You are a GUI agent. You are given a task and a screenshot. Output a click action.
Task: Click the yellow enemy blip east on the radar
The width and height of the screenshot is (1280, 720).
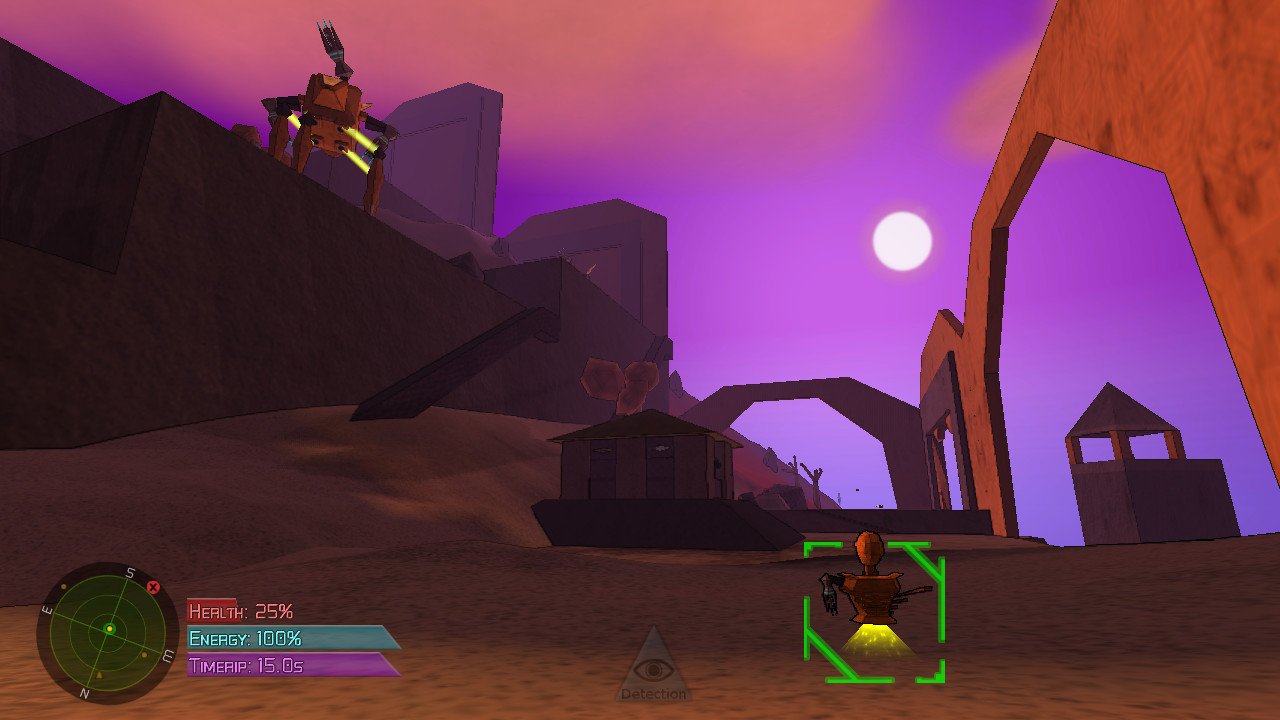pyautogui.click(x=144, y=655)
